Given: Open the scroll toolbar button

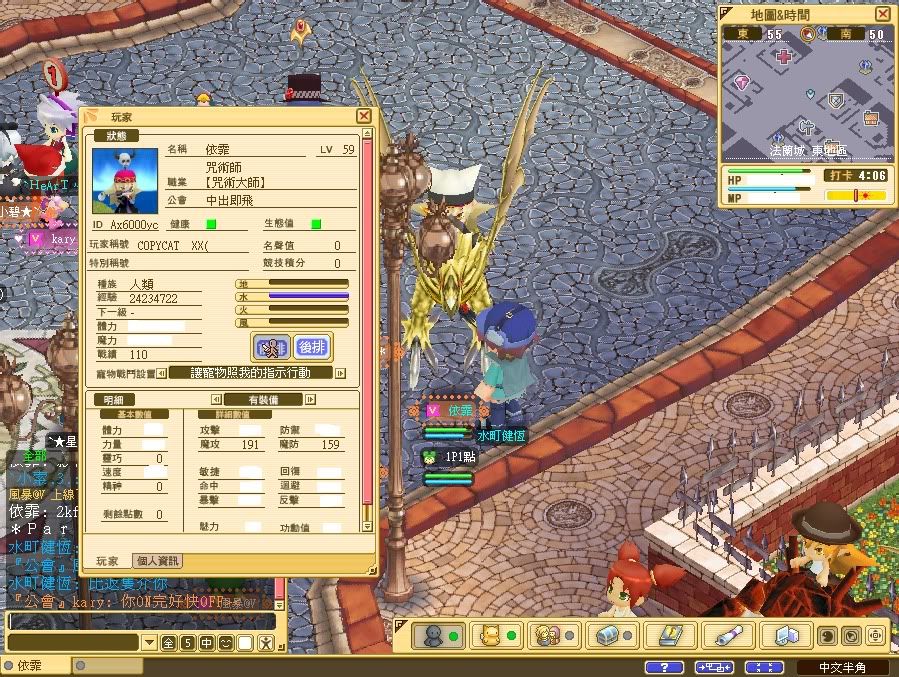Looking at the screenshot, I should pos(727,635).
